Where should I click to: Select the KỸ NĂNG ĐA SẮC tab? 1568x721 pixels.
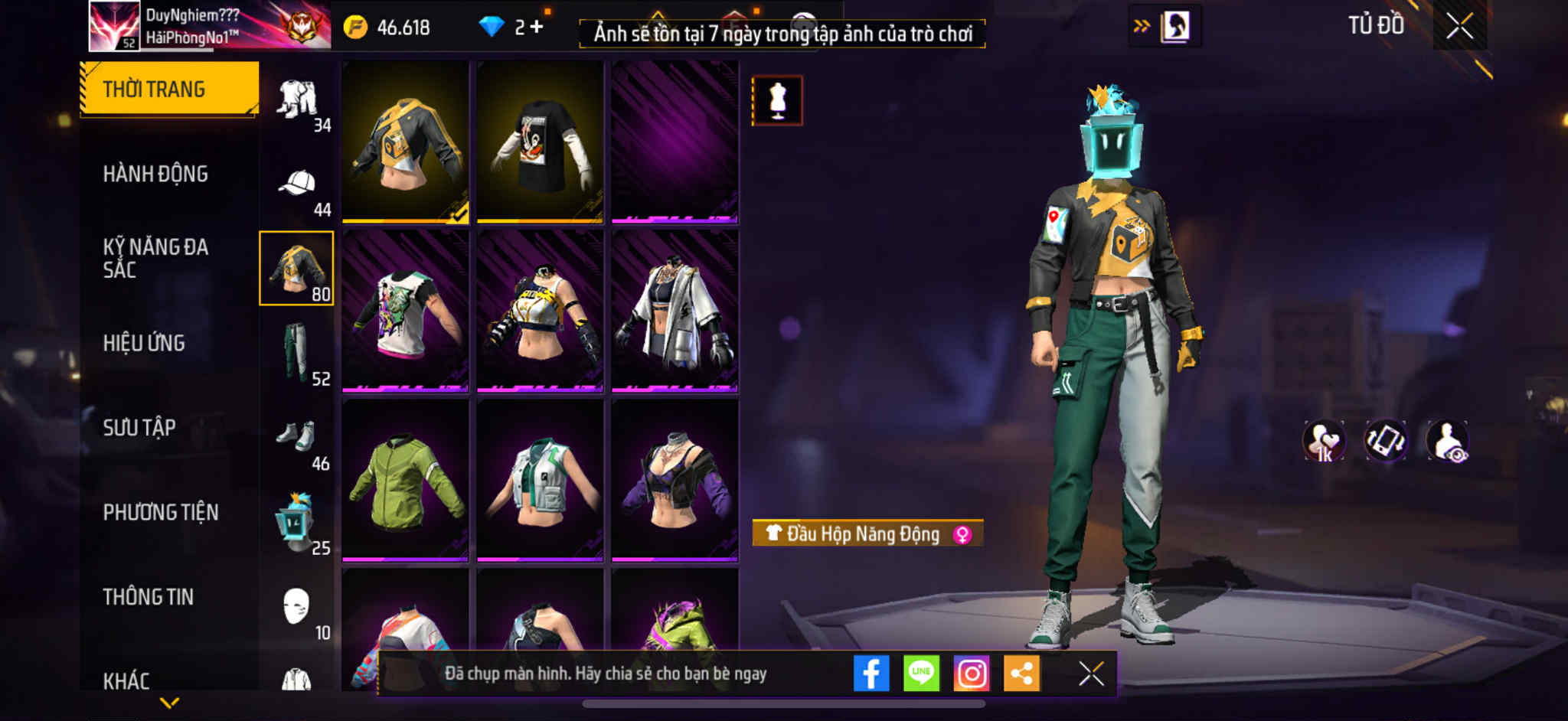point(155,258)
